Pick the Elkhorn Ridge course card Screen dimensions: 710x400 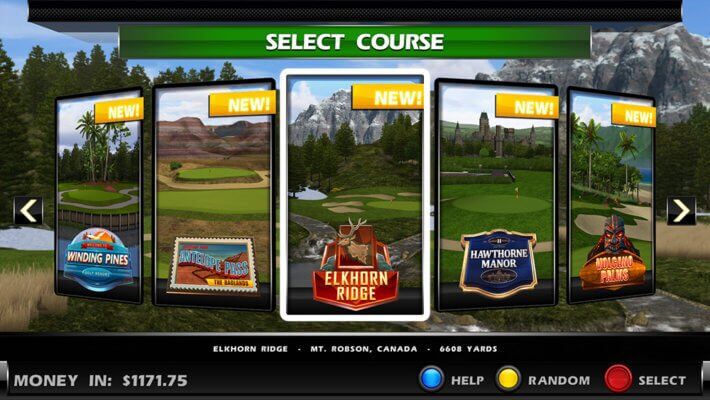355,194
